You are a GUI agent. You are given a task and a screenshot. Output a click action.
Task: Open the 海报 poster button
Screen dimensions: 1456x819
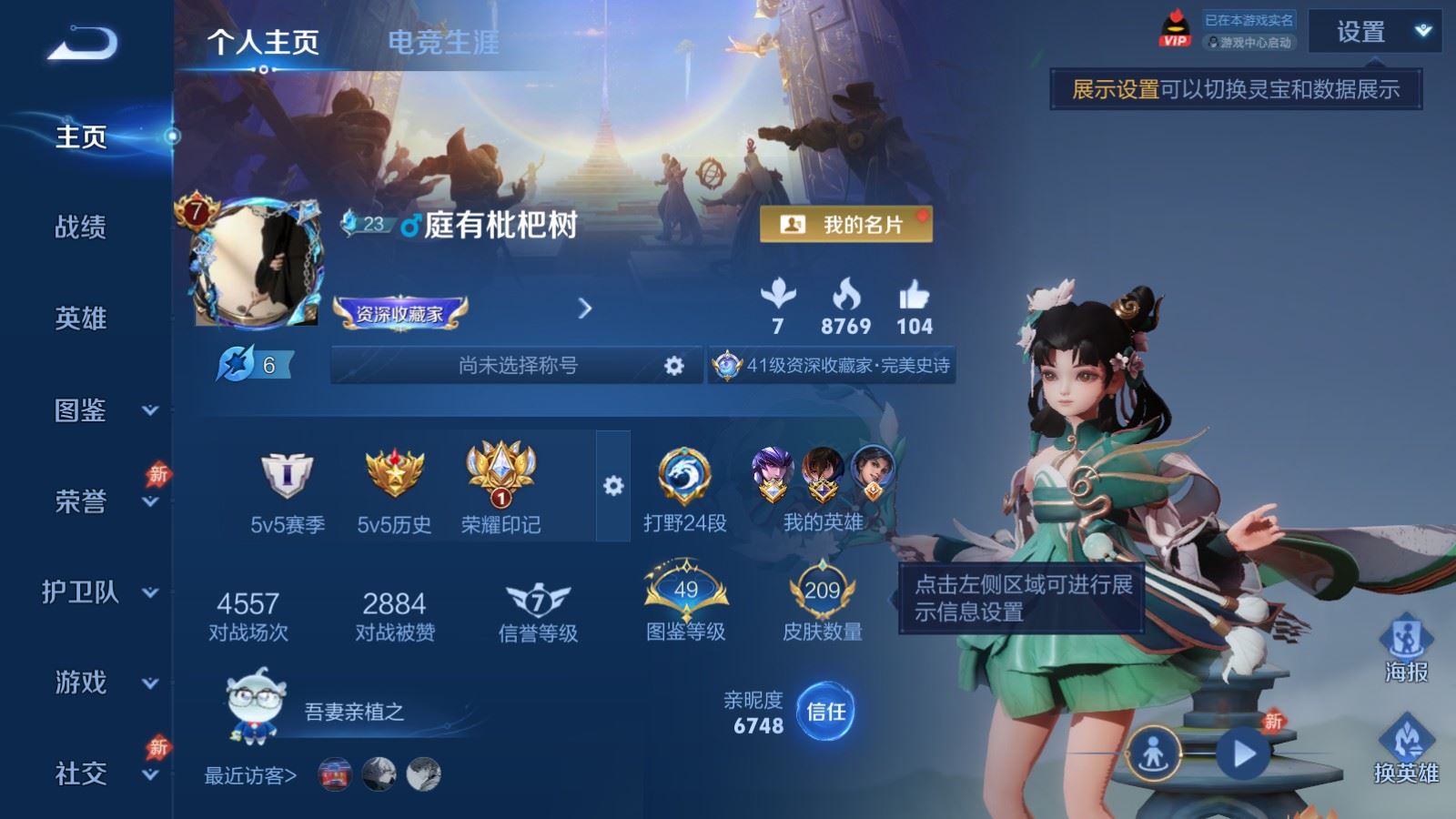pos(1406,648)
